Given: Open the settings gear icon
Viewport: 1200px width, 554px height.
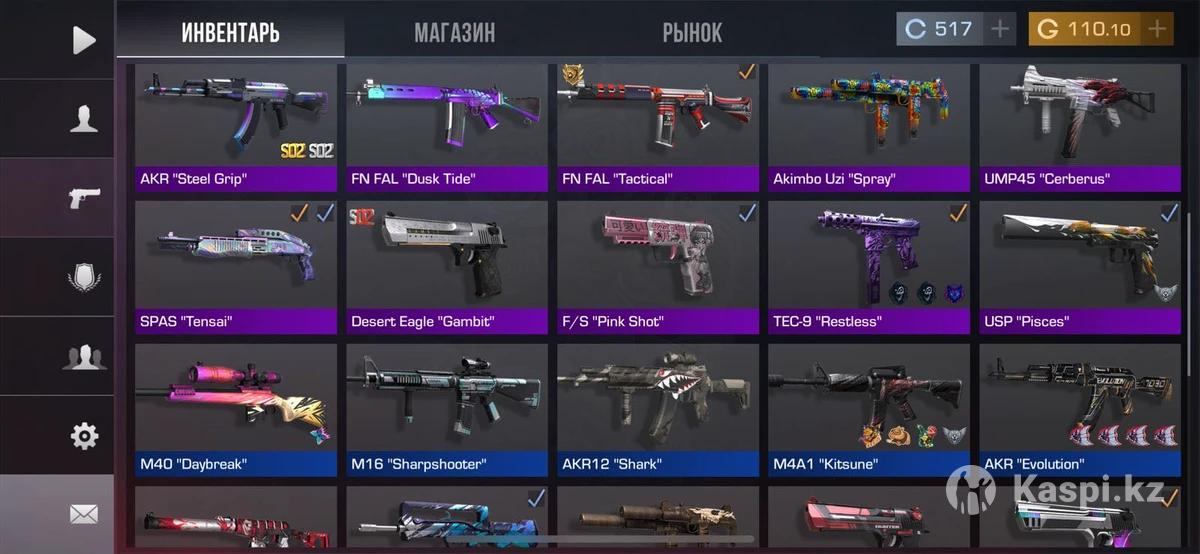Looking at the screenshot, I should pyautogui.click(x=84, y=435).
